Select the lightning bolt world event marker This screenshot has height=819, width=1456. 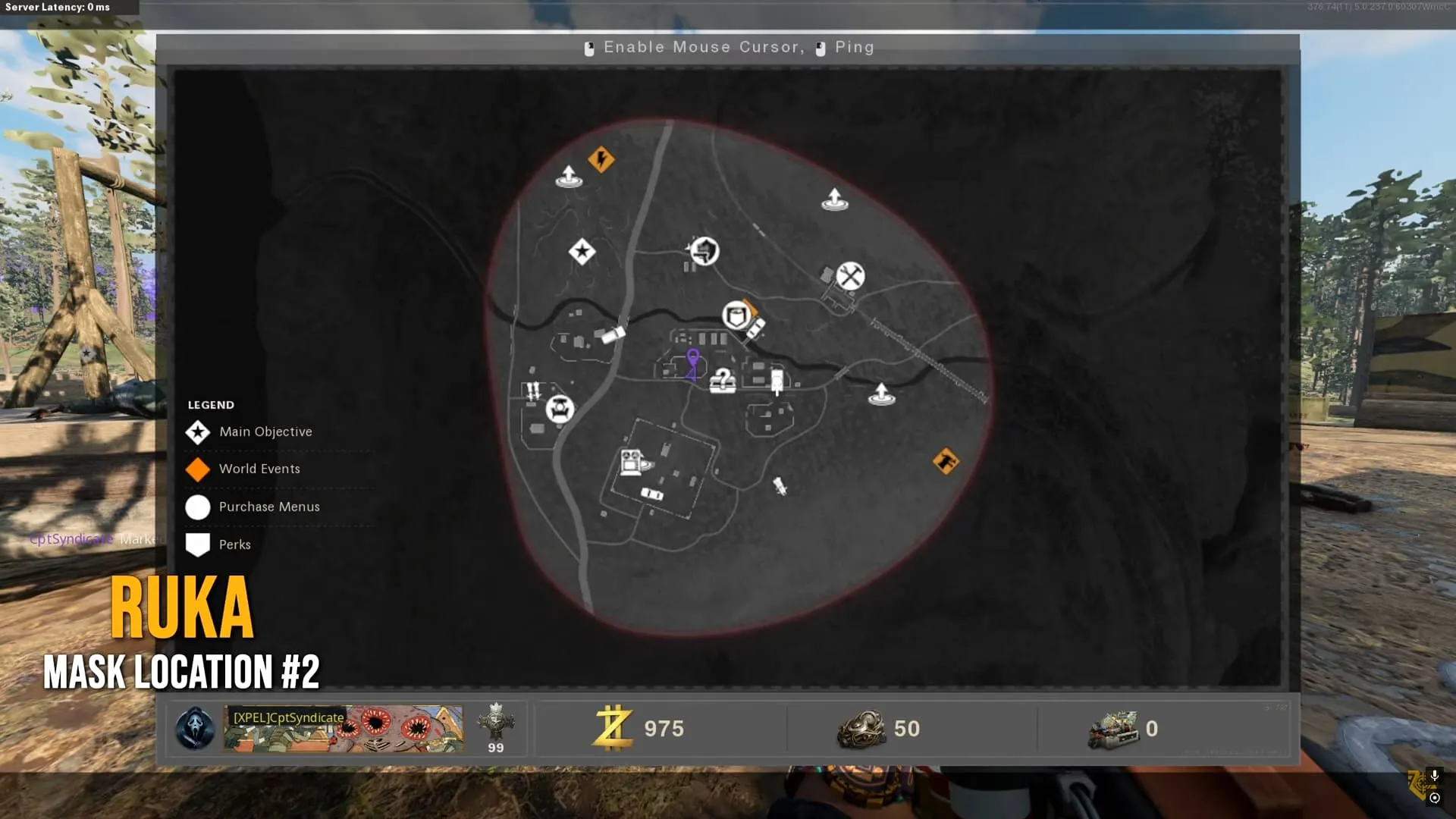(601, 159)
